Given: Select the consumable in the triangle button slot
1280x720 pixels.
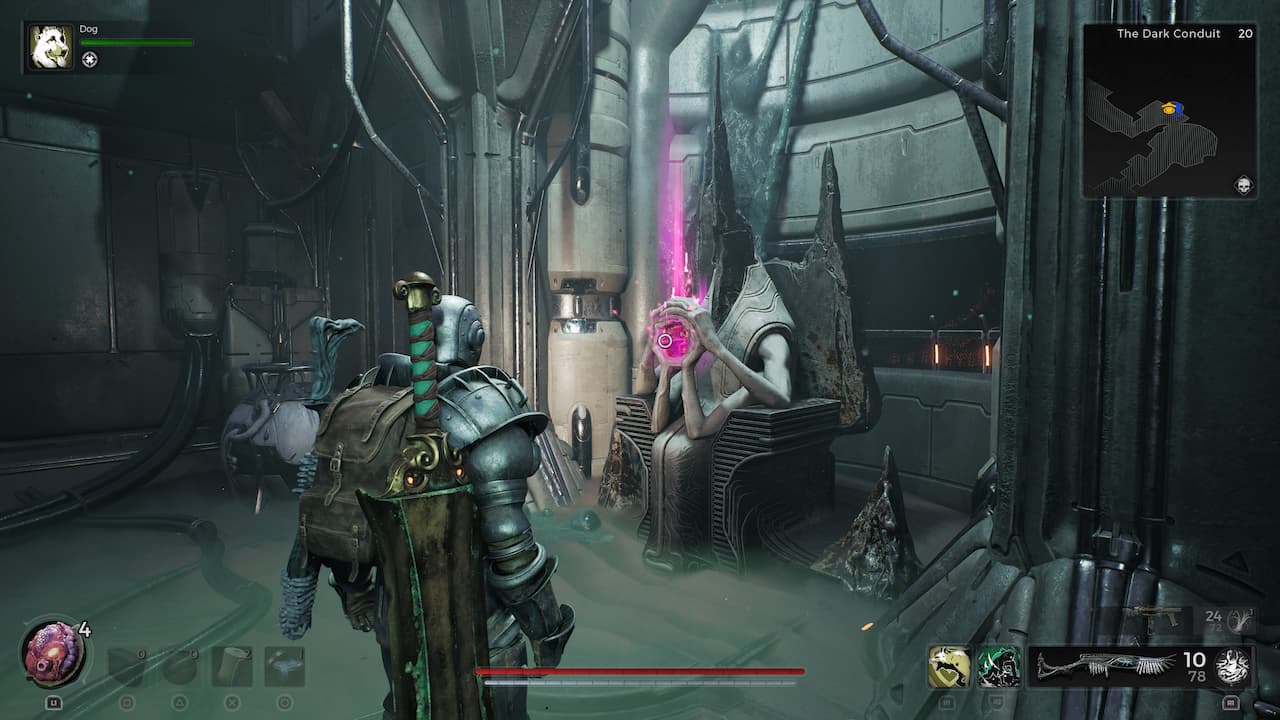Looking at the screenshot, I should pos(181,665).
